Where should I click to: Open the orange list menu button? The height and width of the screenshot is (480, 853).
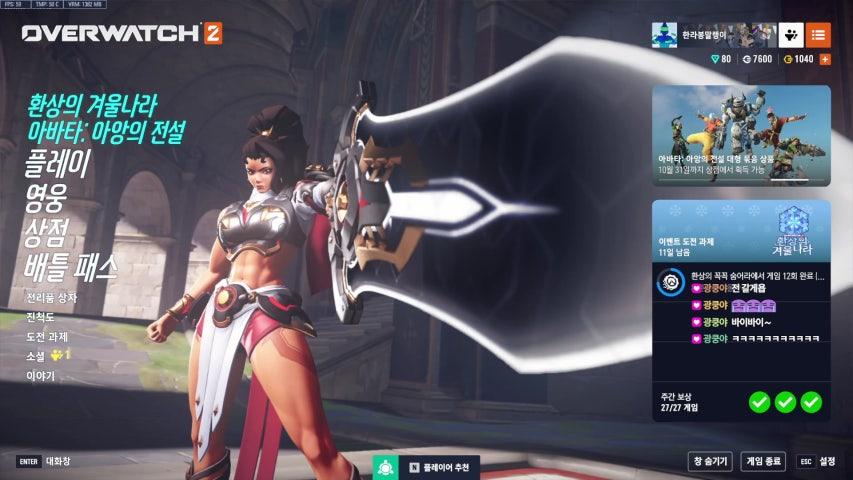(x=818, y=35)
